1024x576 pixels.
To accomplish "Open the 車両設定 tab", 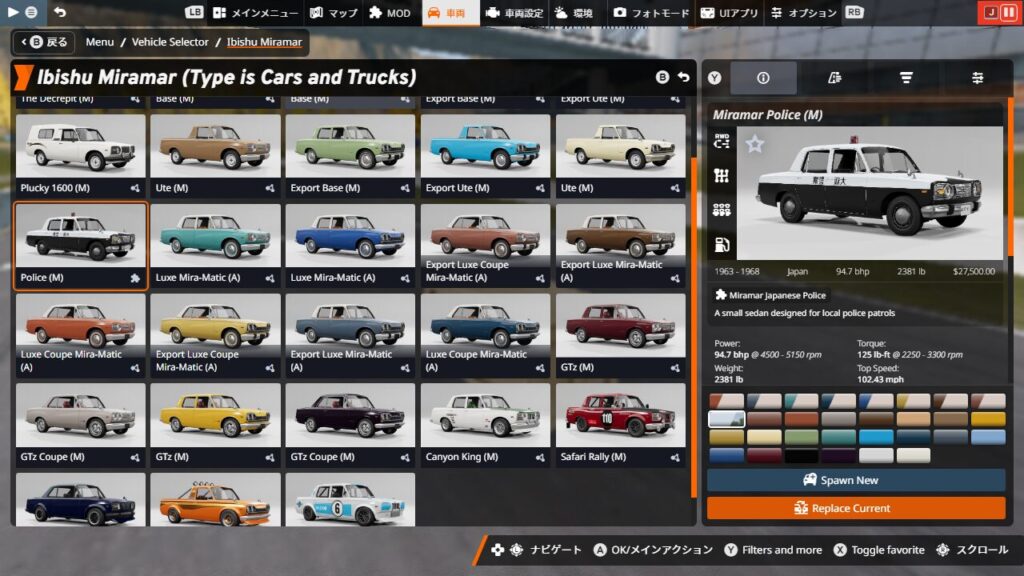I will click(514, 13).
